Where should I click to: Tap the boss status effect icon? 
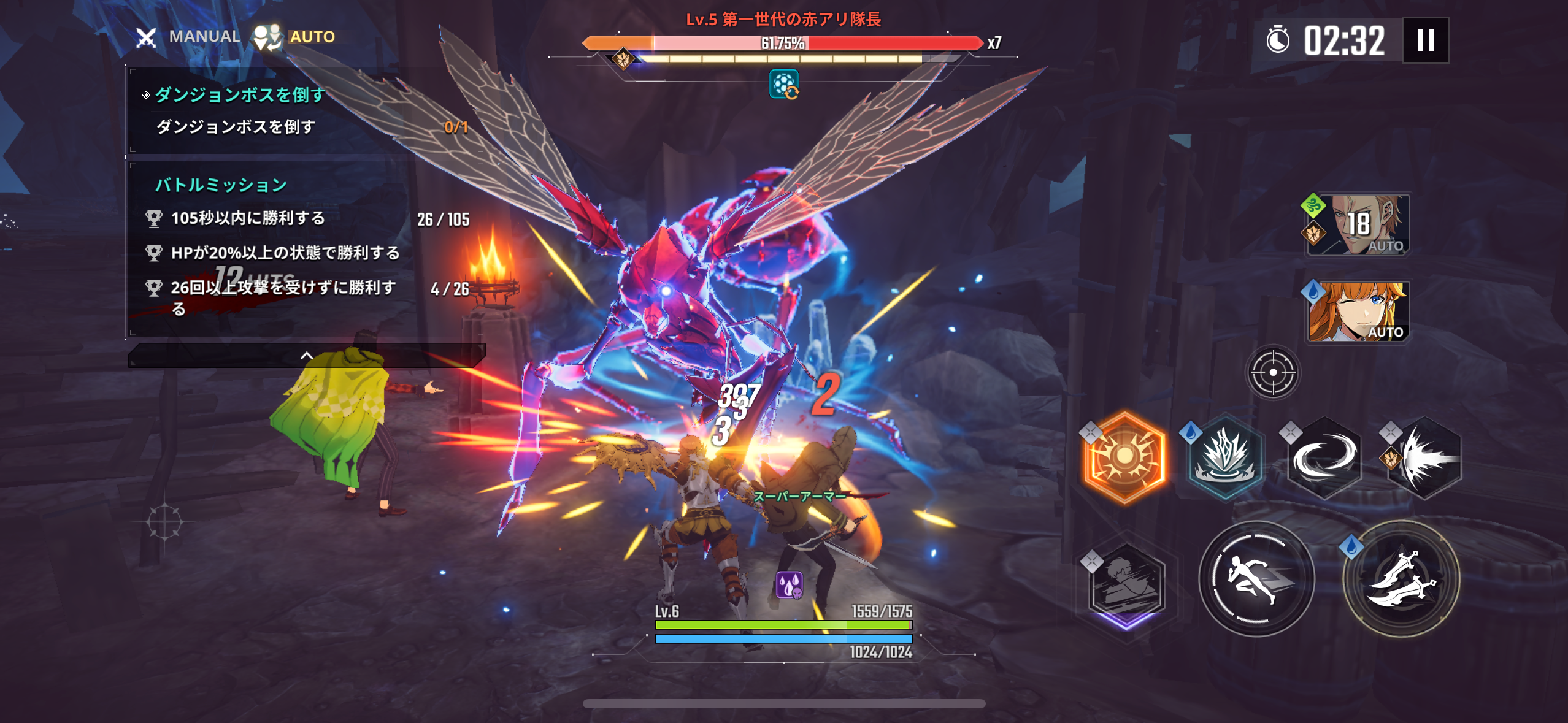(784, 84)
